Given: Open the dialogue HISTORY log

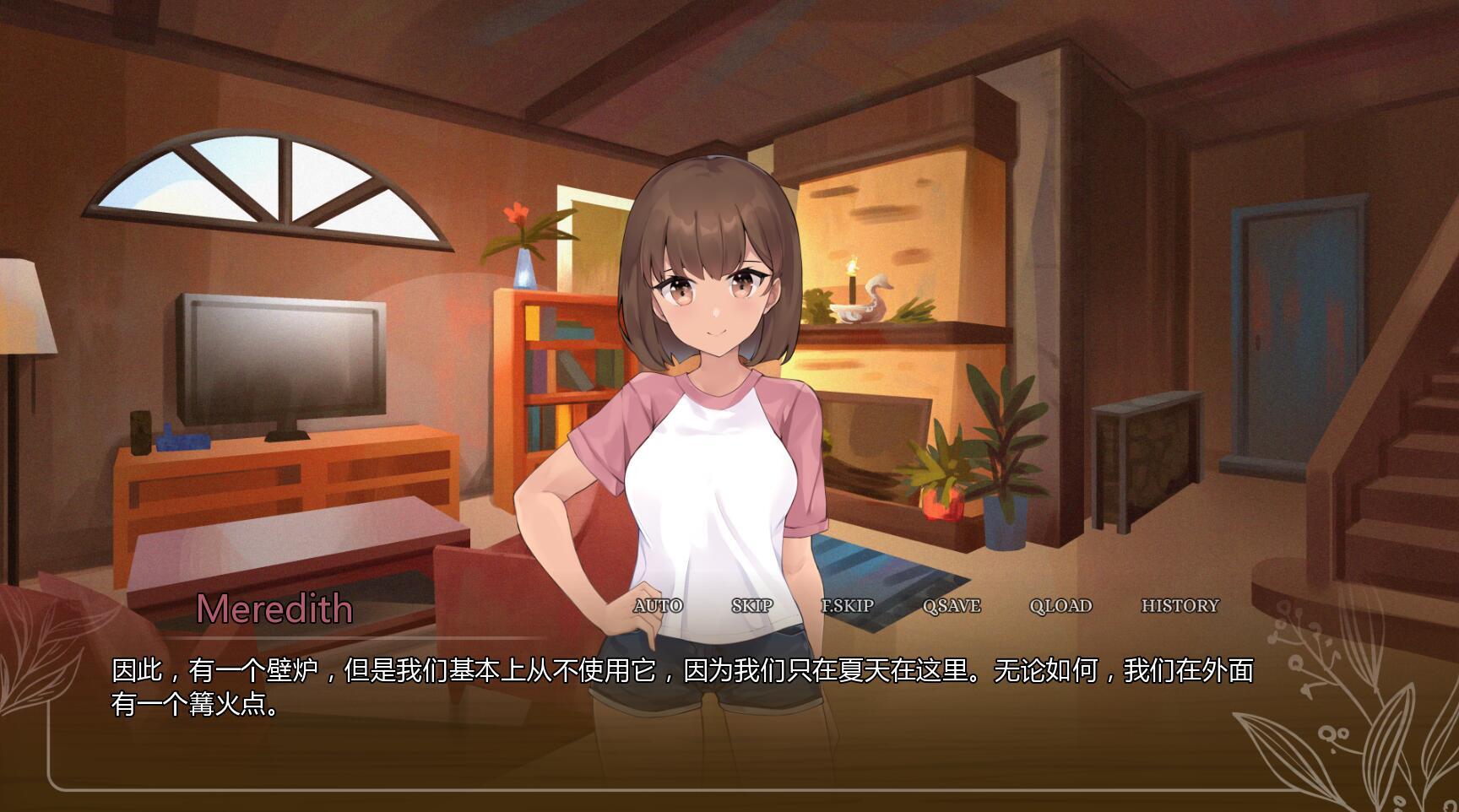Looking at the screenshot, I should 1180,604.
